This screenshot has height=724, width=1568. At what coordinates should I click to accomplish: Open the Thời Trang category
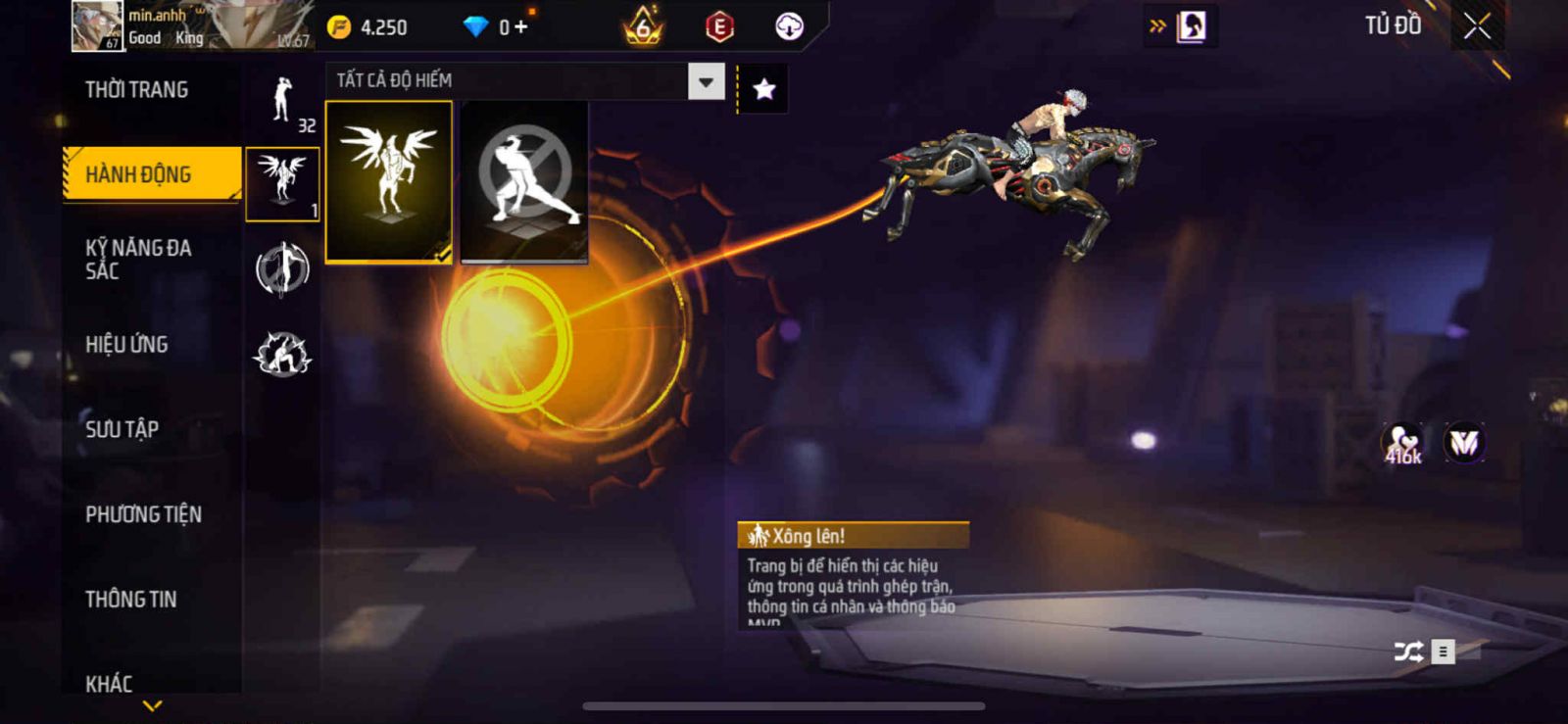136,90
